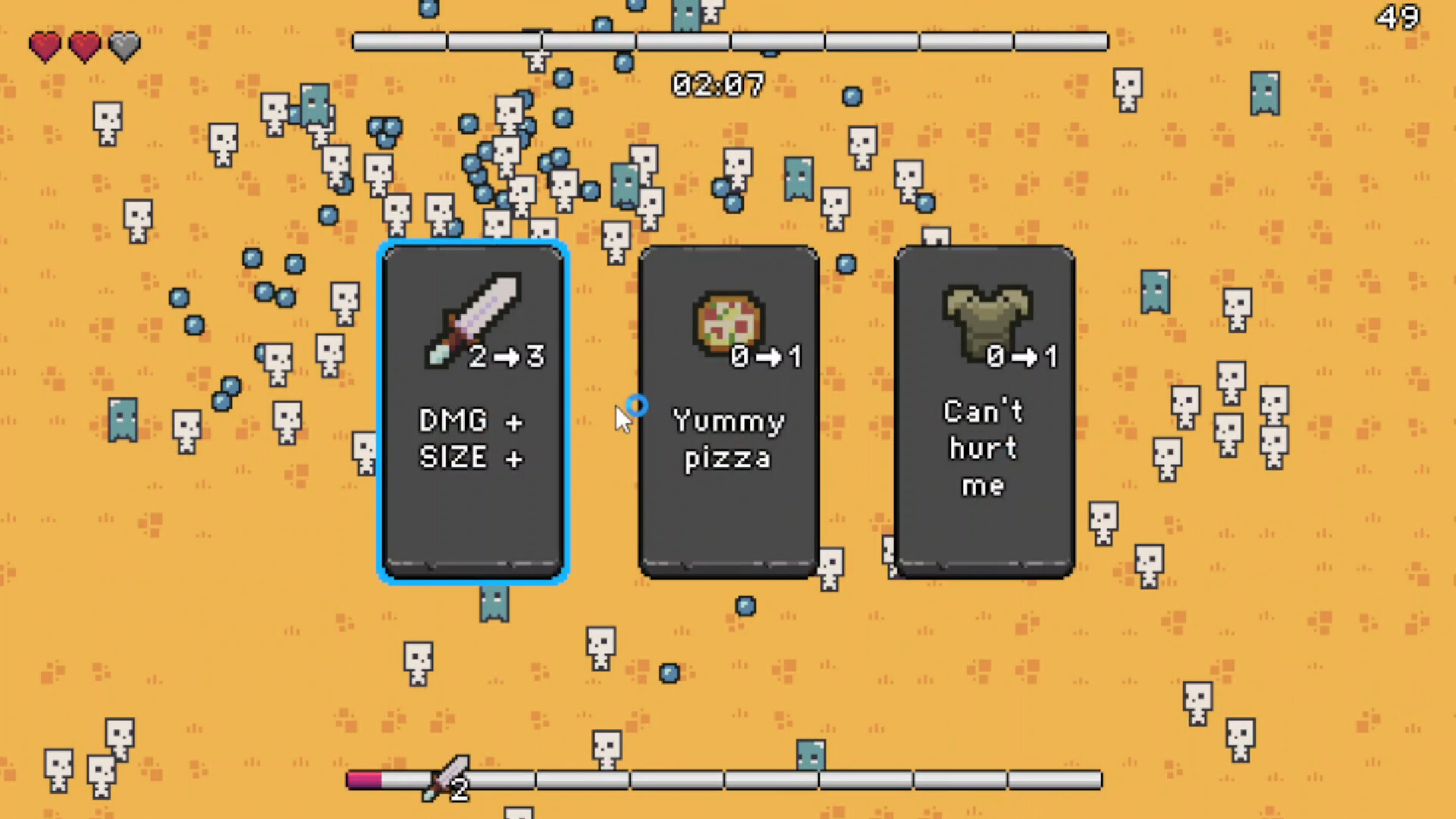The image size is (1456, 819).
Task: Click the 02:07 timer display
Action: point(717,84)
